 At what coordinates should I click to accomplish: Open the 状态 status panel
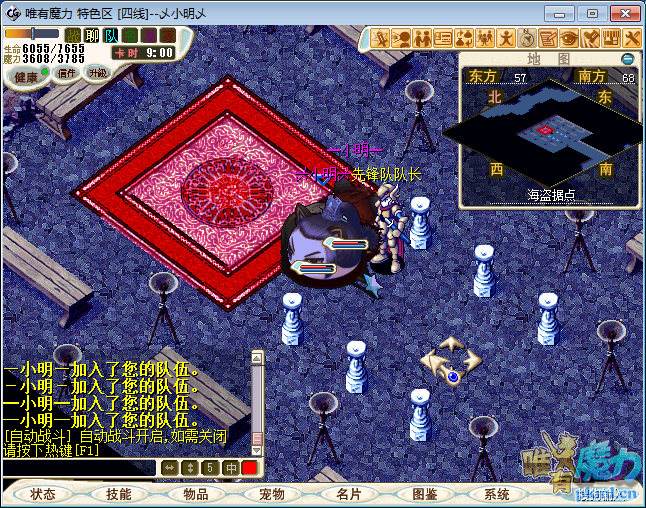click(43, 494)
